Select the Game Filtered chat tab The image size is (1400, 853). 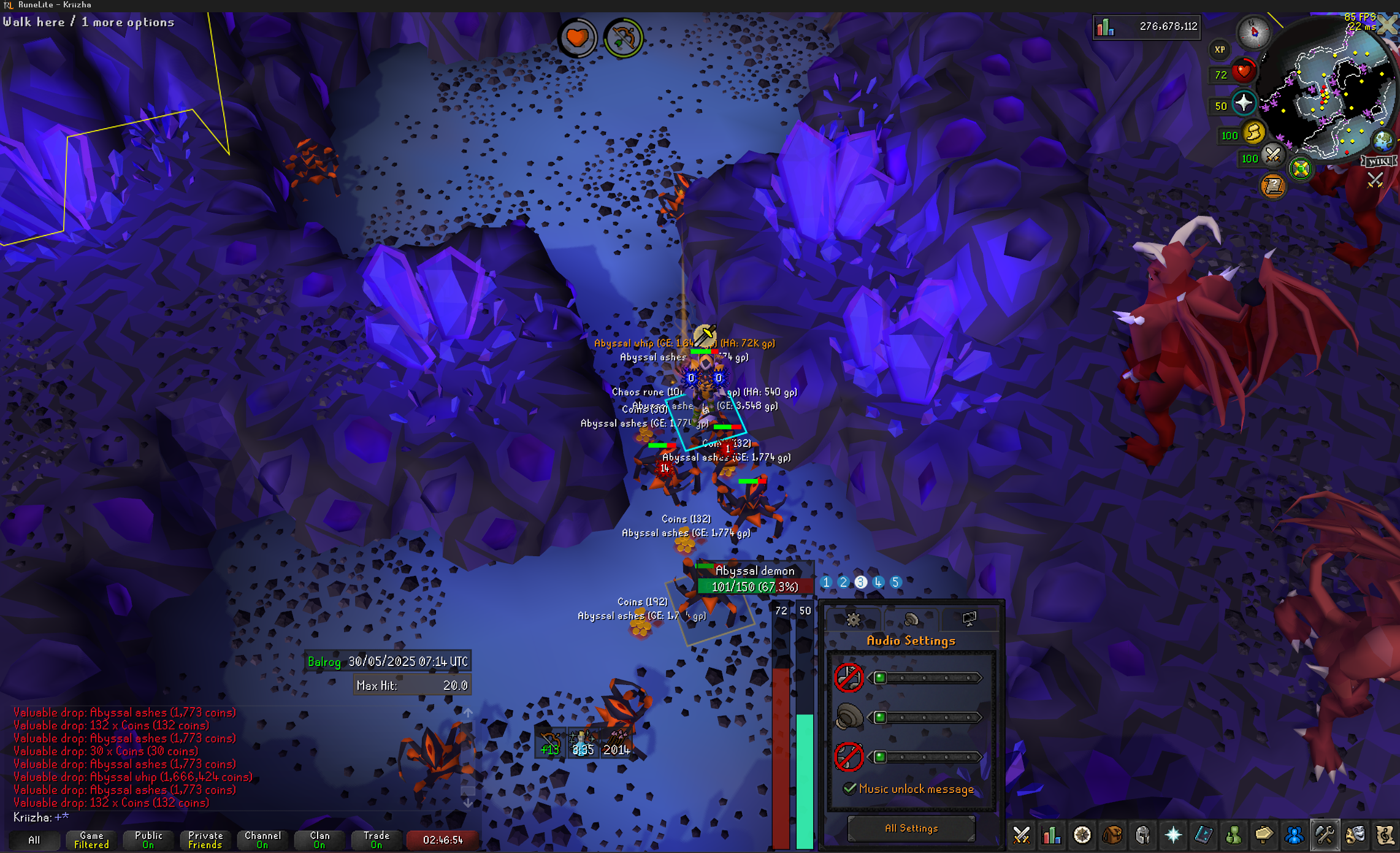pos(91,840)
